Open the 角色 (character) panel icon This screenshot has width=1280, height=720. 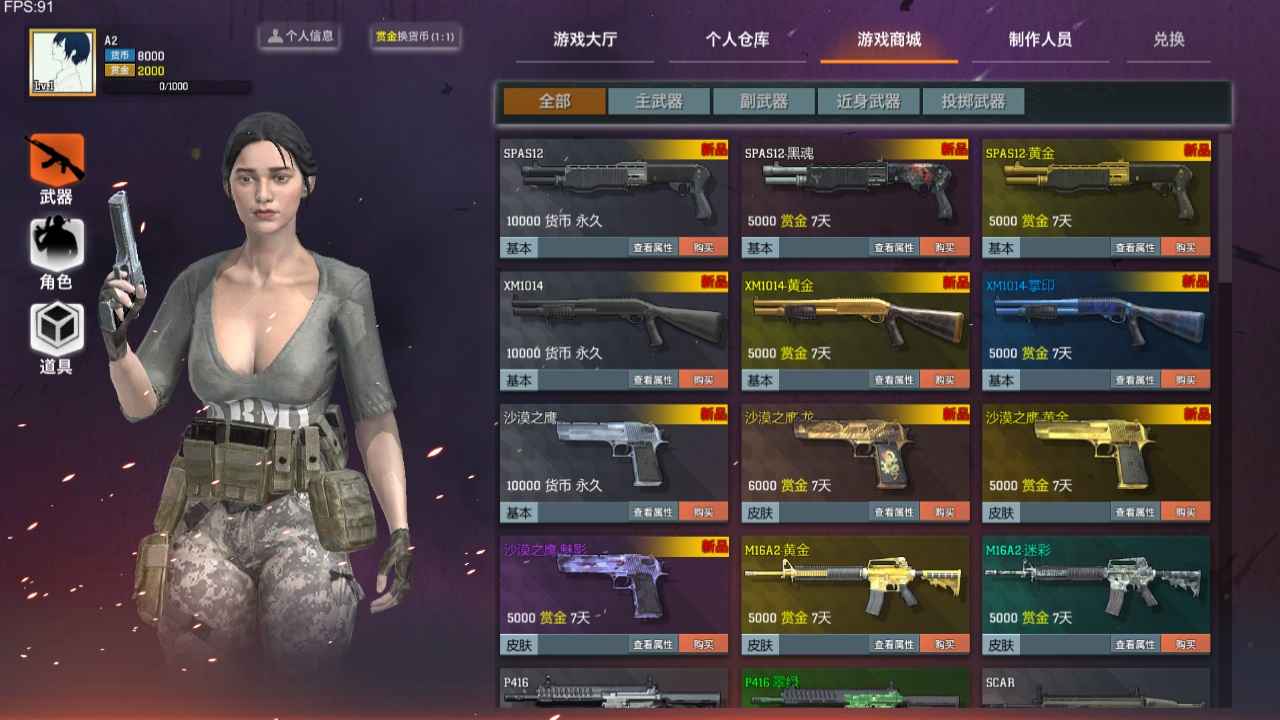click(56, 243)
